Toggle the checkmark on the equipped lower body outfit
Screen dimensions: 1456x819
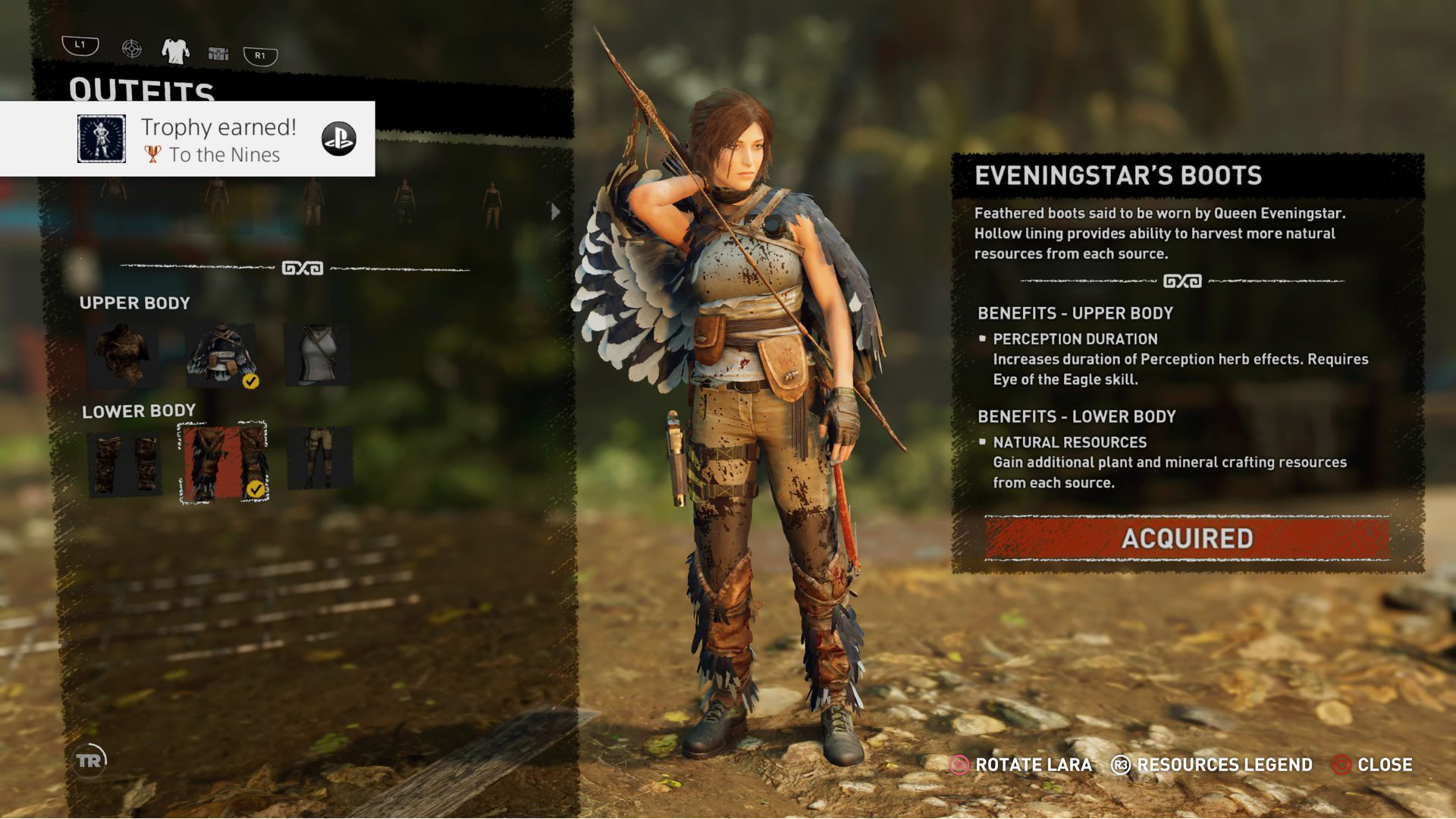(256, 490)
